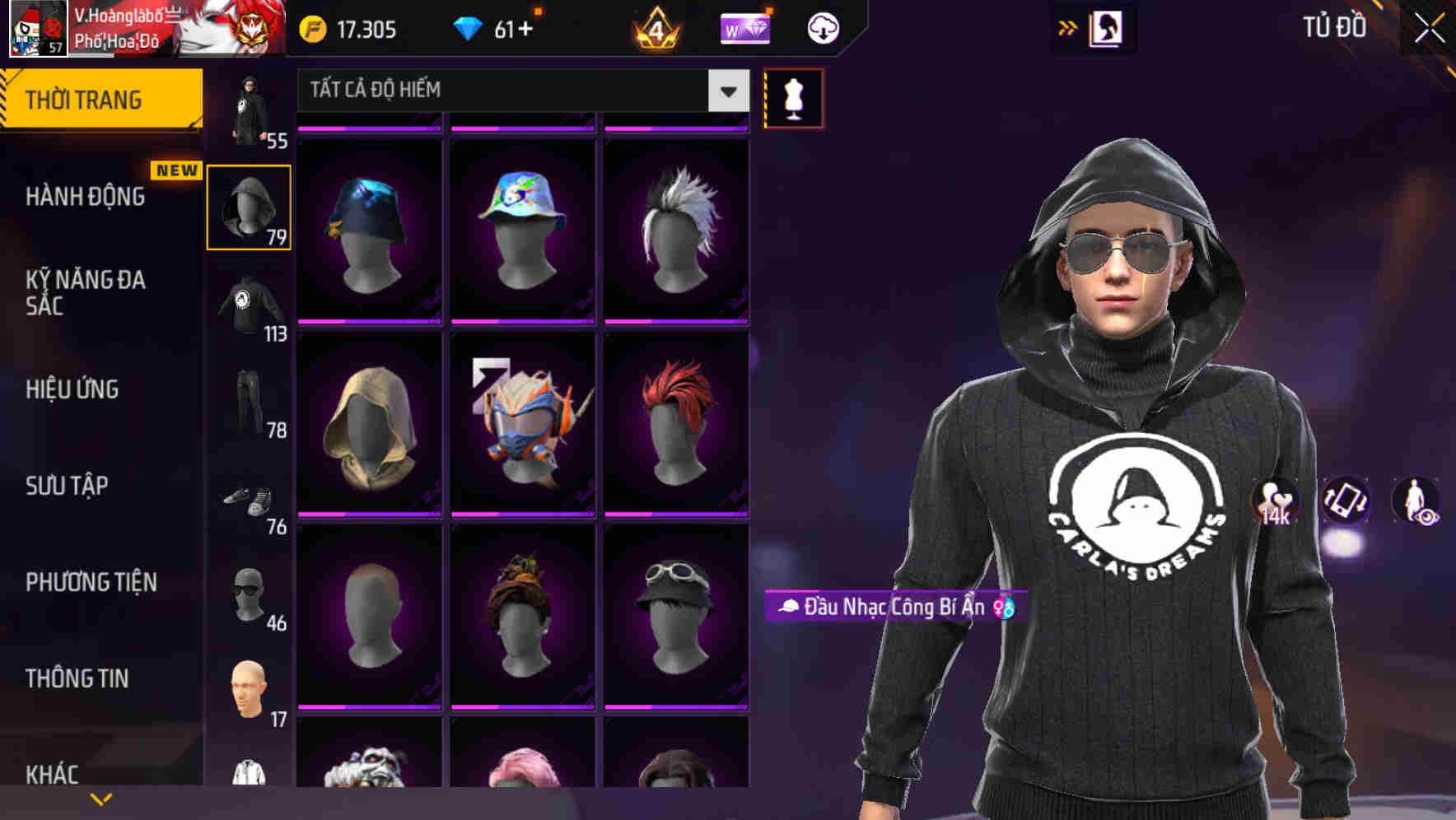This screenshot has width=1456, height=820.
Task: Click the double-arrow expander near the album icon
Action: (x=1067, y=27)
